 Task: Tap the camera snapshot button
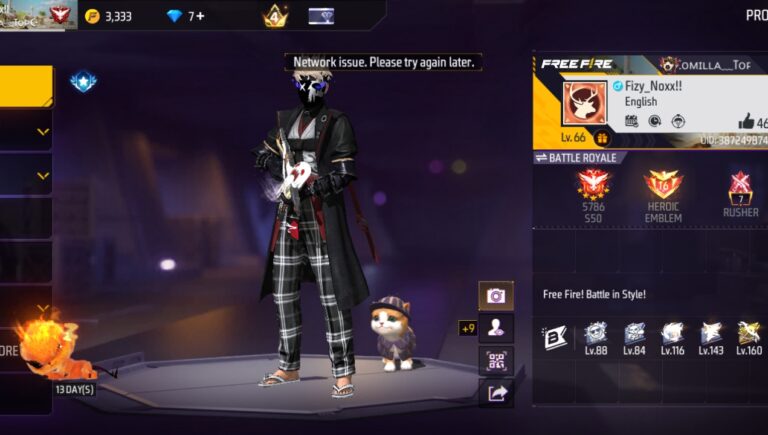[495, 295]
